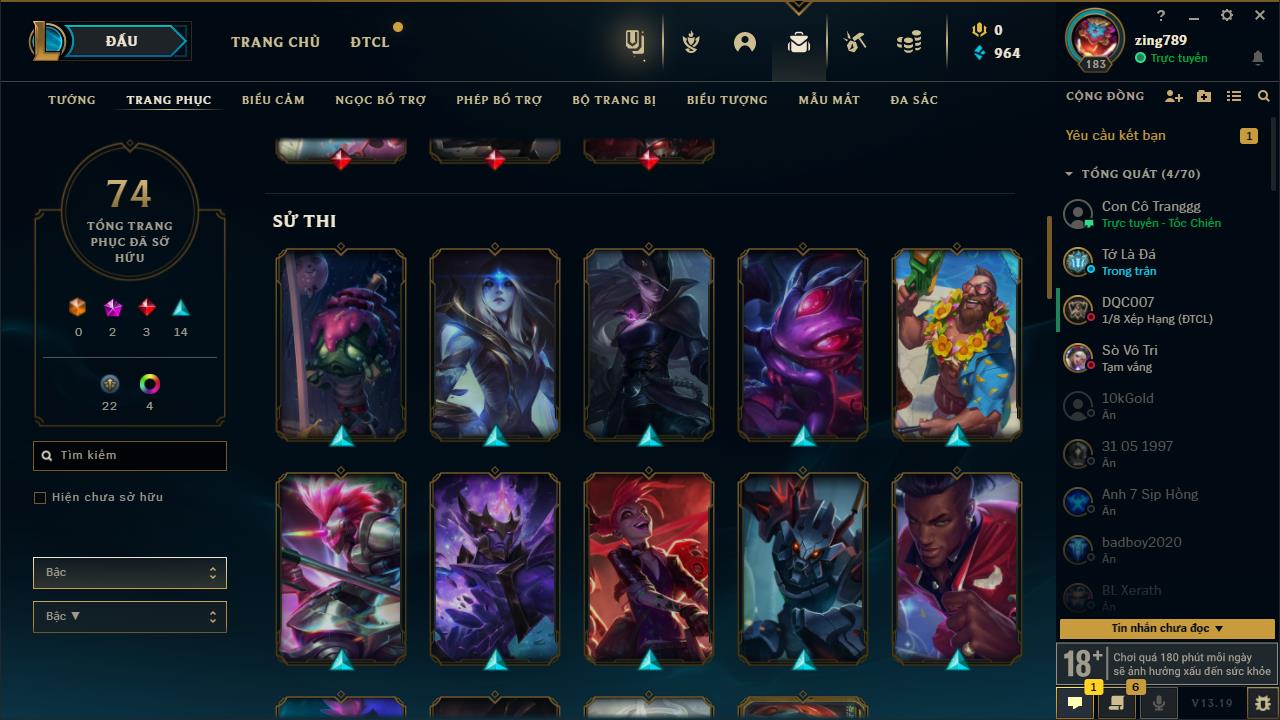Click the create group folder icon in friends panel
Viewport: 1280px width, 720px height.
1204,96
